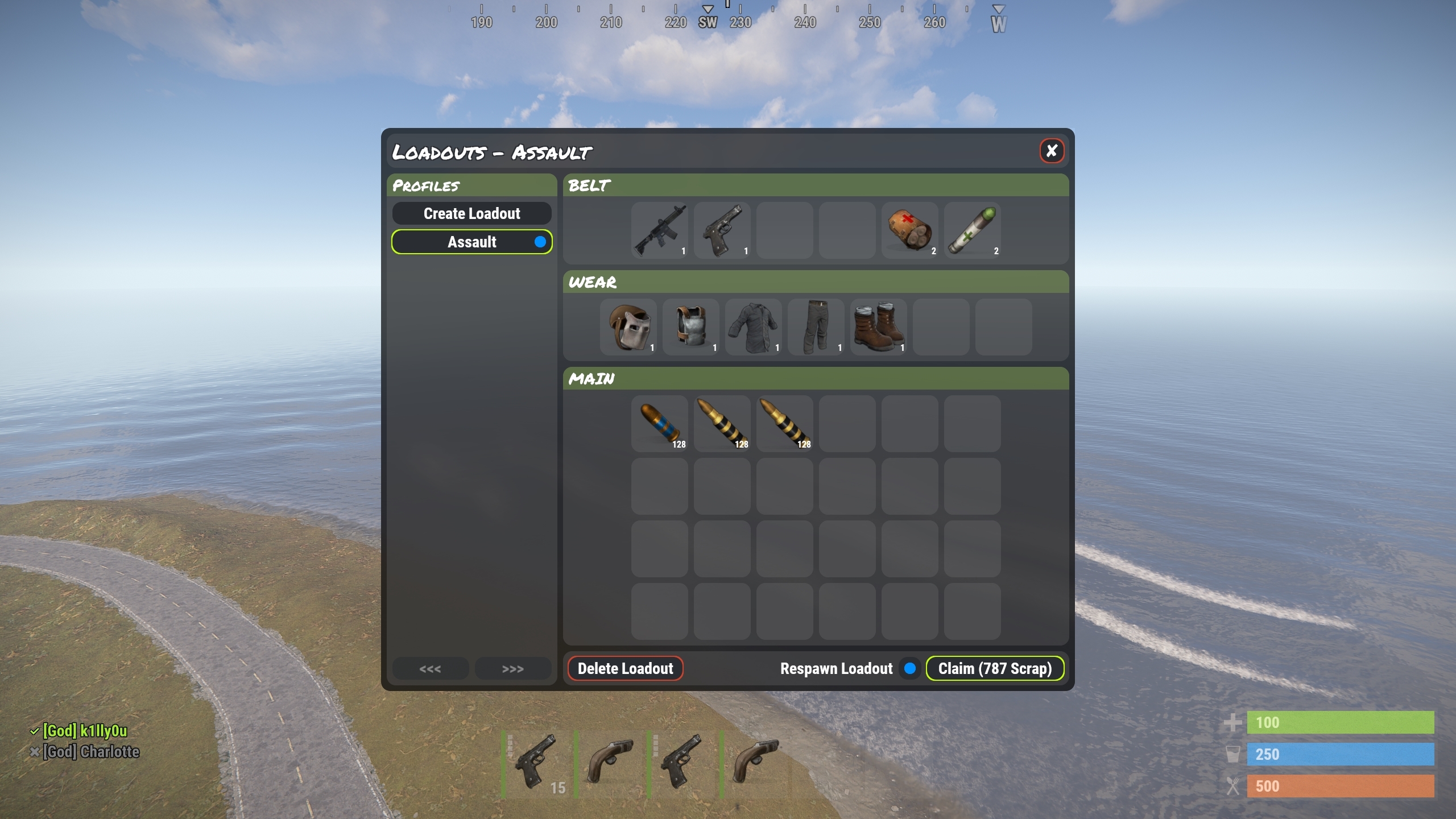
Task: Close the Loadouts window
Action: pos(1052,151)
